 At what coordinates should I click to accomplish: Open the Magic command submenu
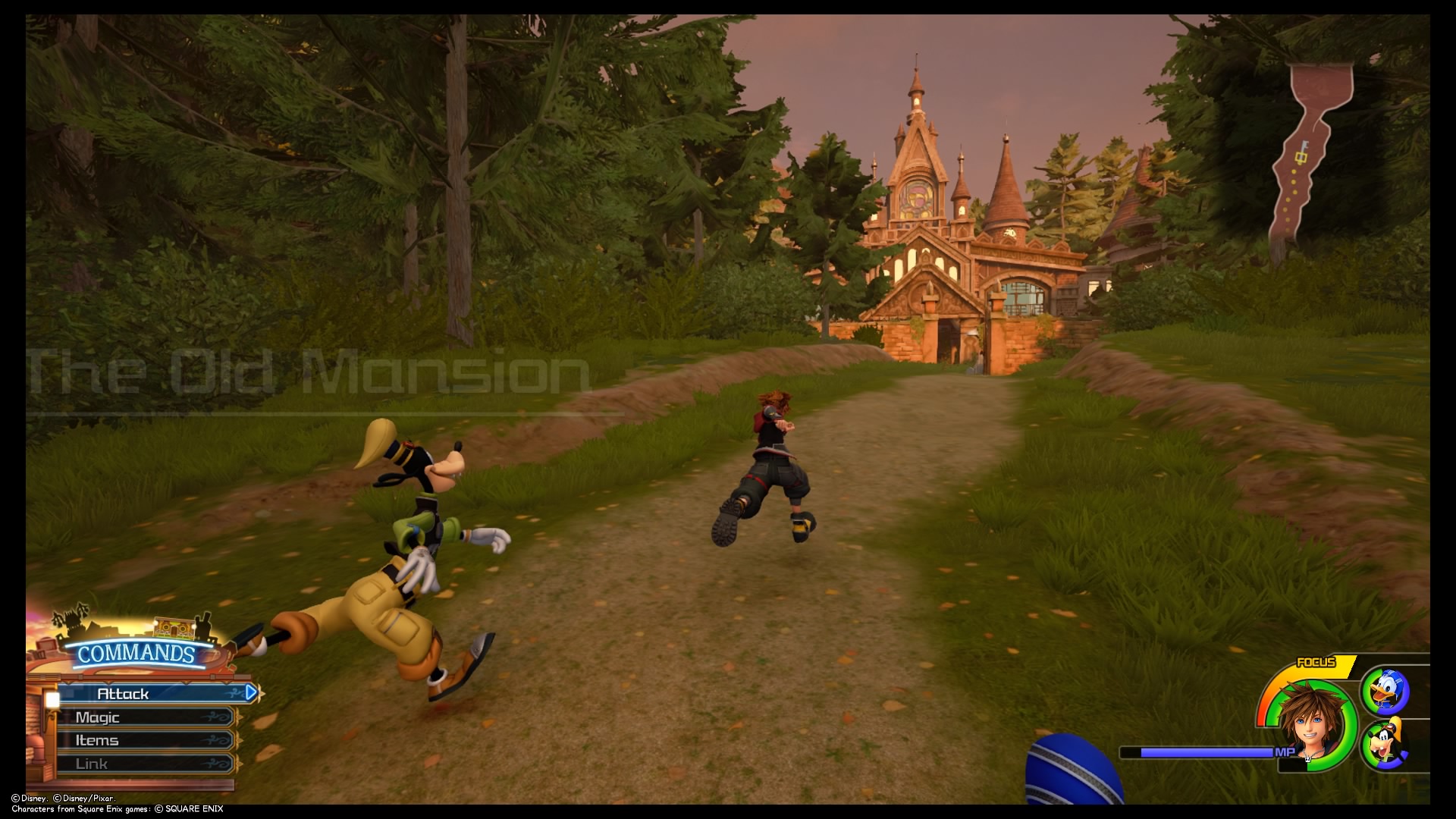click(x=99, y=717)
